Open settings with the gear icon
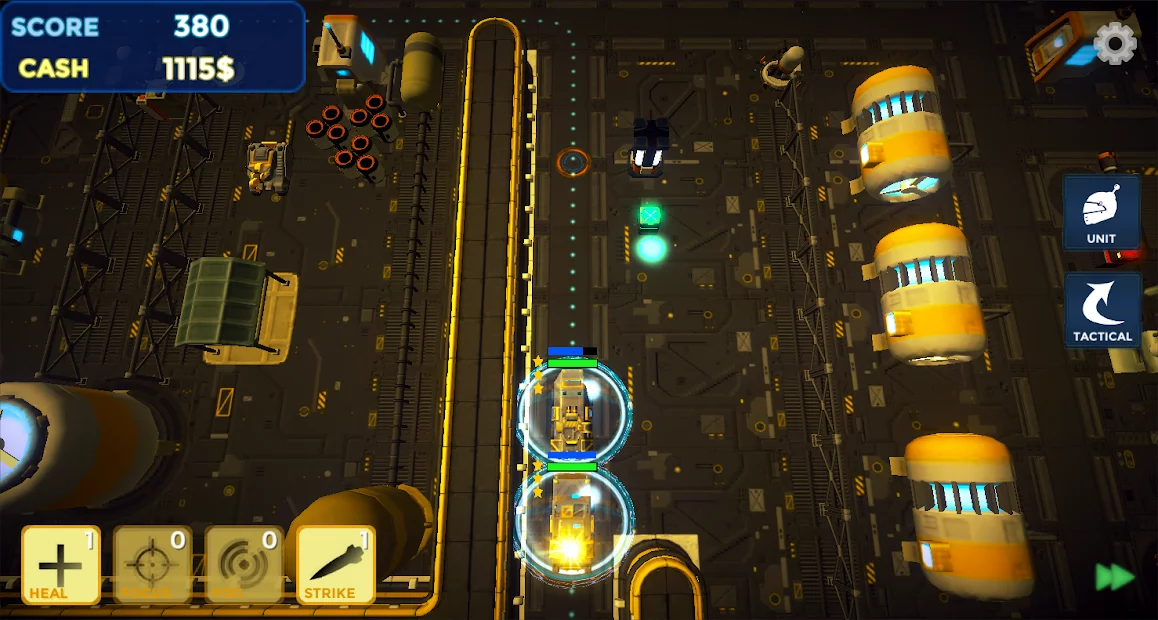 [1115, 43]
